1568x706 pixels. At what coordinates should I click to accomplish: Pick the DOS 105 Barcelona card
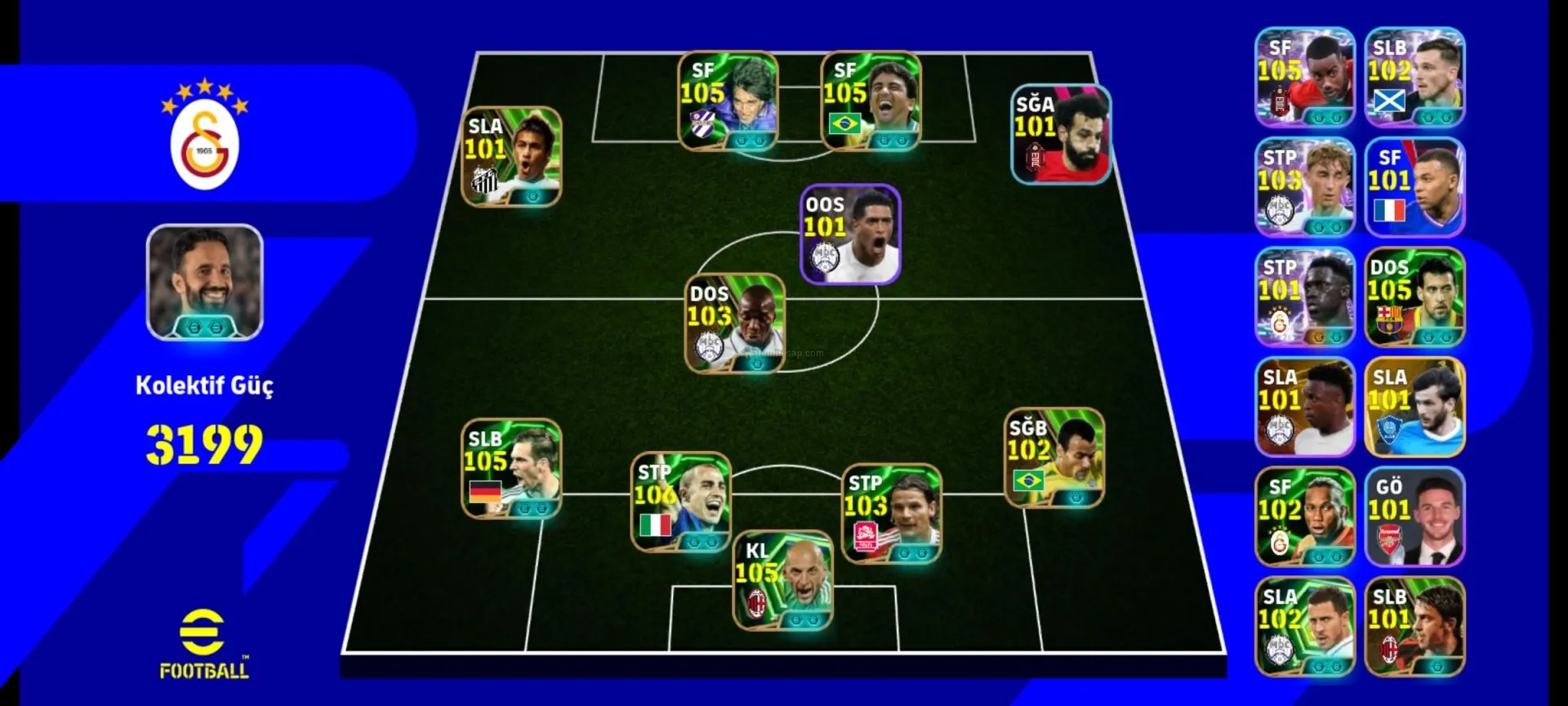[1414, 297]
